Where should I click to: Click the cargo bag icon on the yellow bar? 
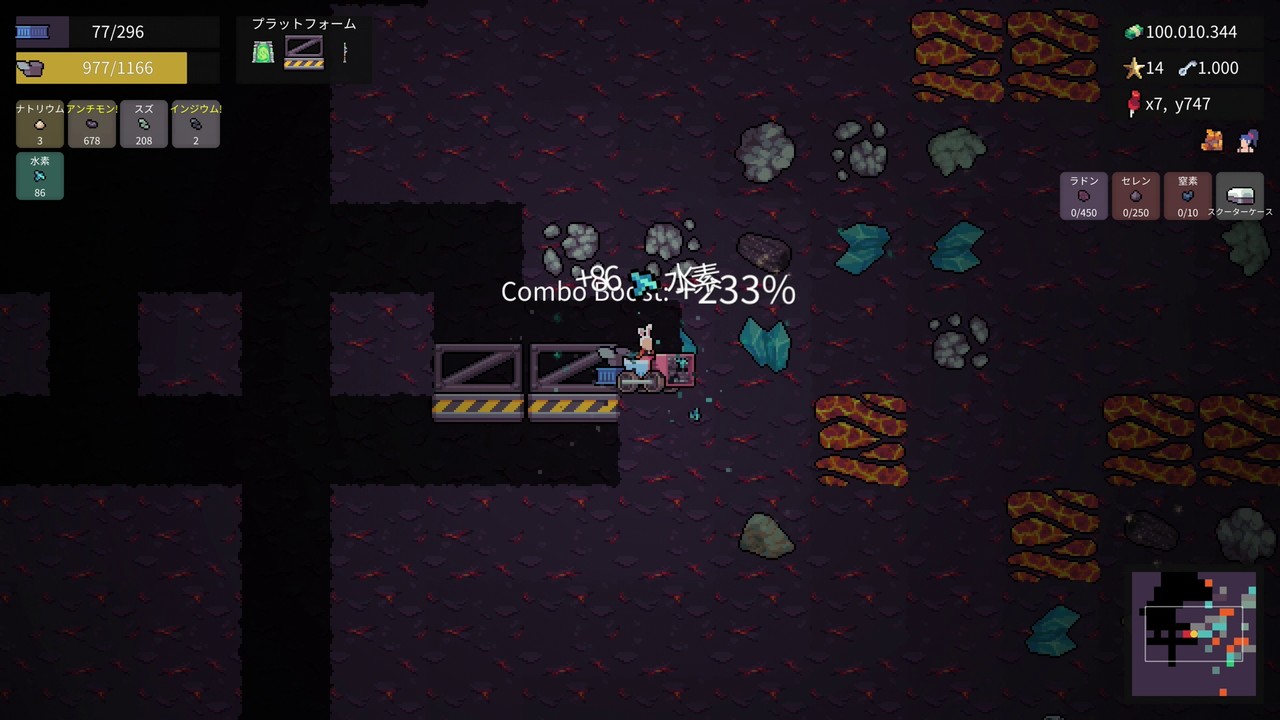pos(33,67)
